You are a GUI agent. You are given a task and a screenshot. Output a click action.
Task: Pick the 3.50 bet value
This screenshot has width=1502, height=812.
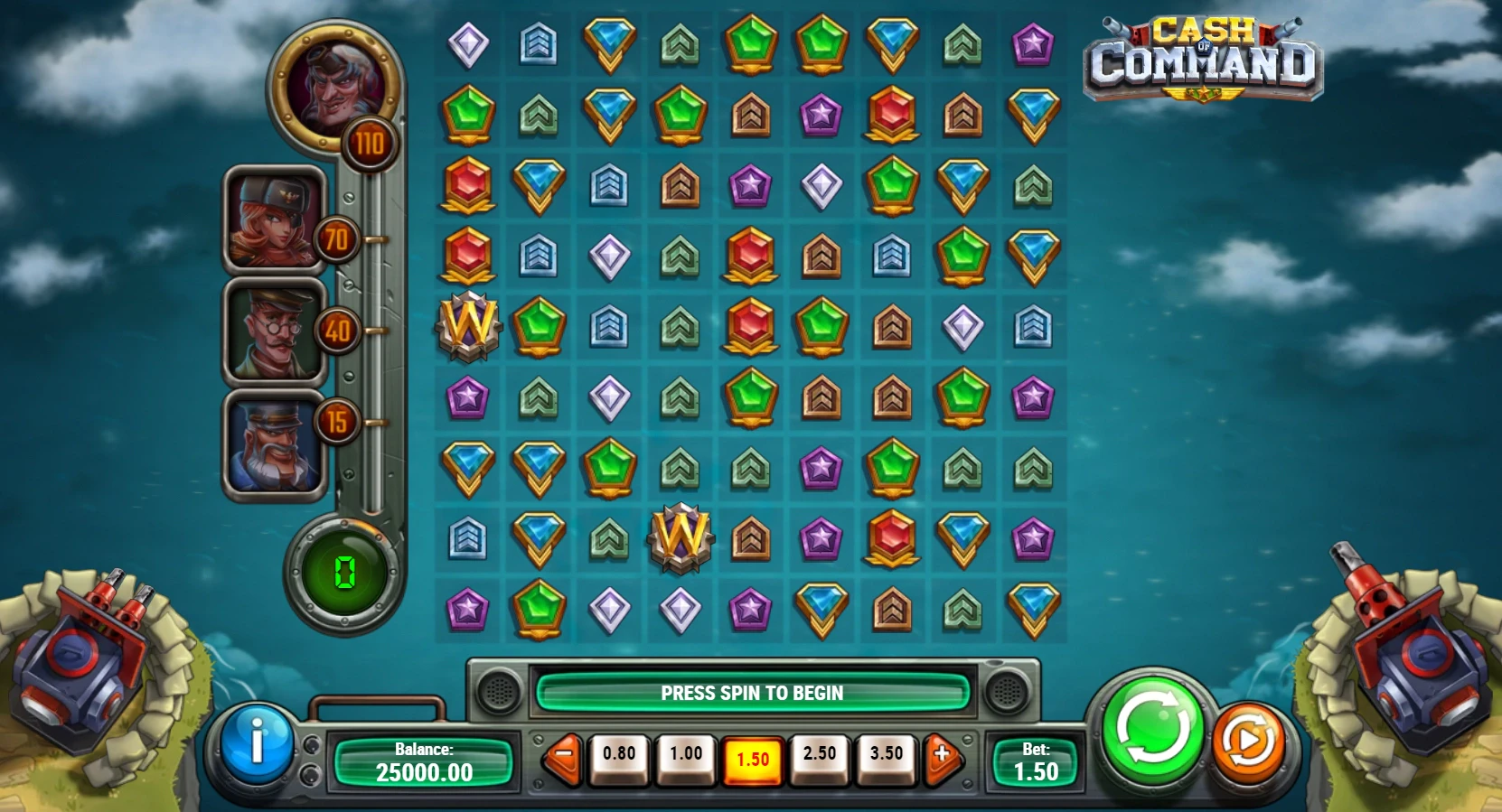(x=887, y=755)
